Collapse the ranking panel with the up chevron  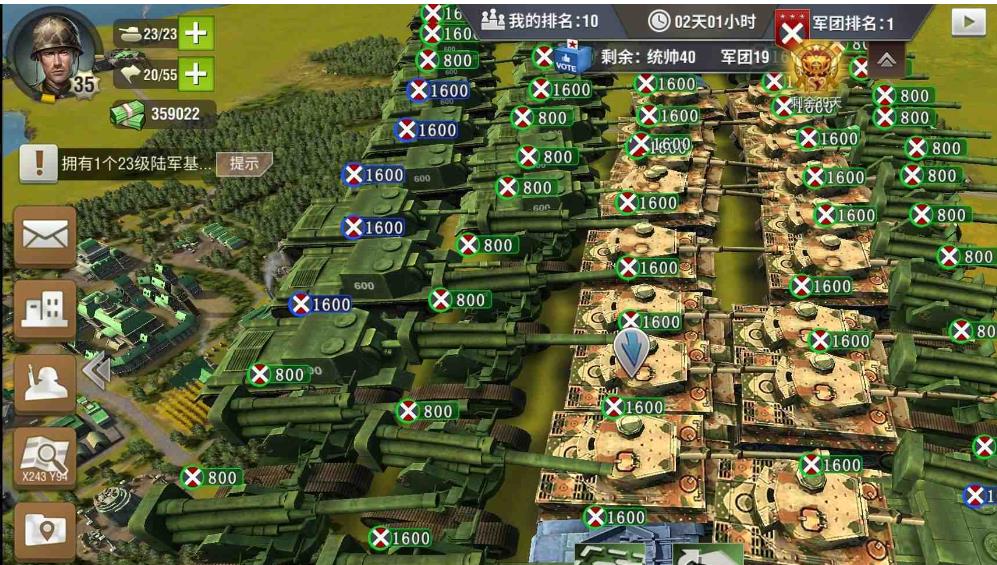(886, 59)
